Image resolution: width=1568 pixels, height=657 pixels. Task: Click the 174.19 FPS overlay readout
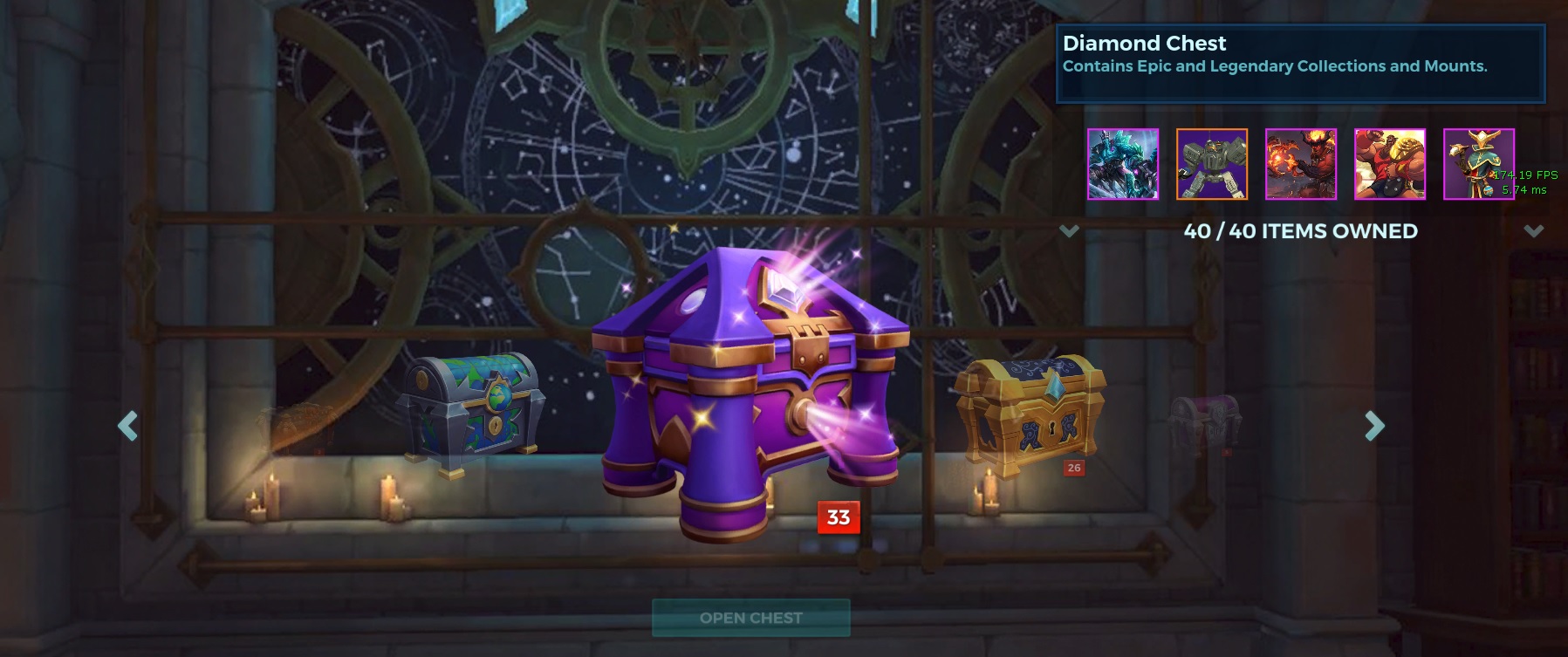point(1524,176)
